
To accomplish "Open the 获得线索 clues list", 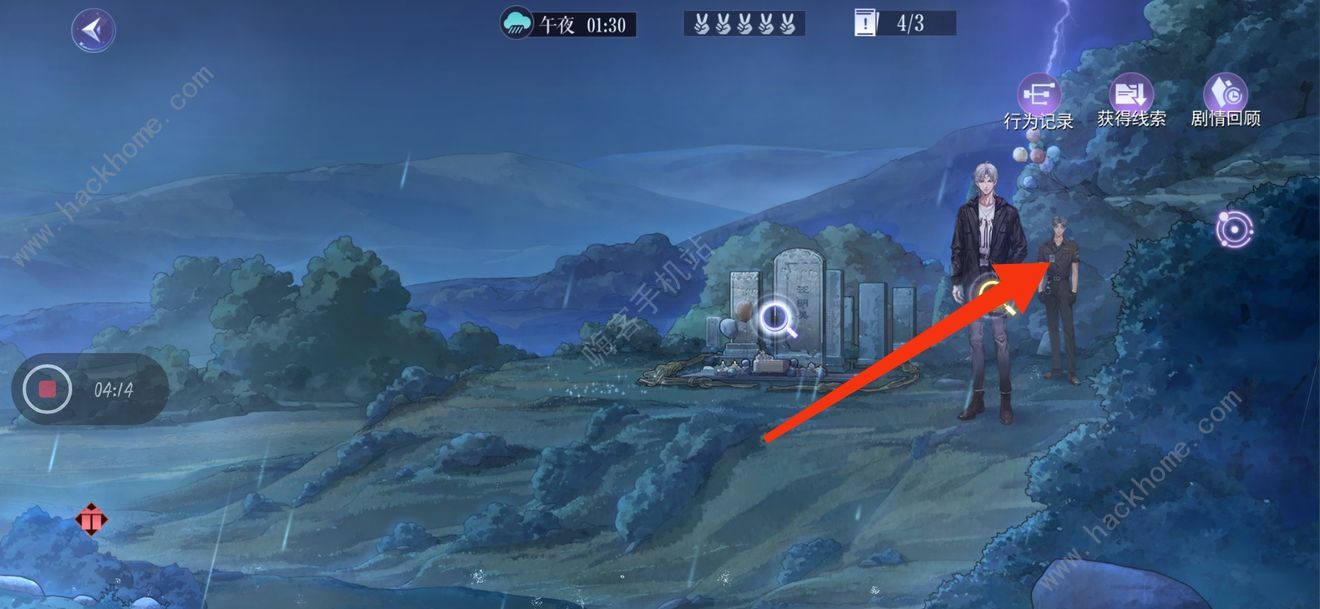I will pyautogui.click(x=1132, y=94).
